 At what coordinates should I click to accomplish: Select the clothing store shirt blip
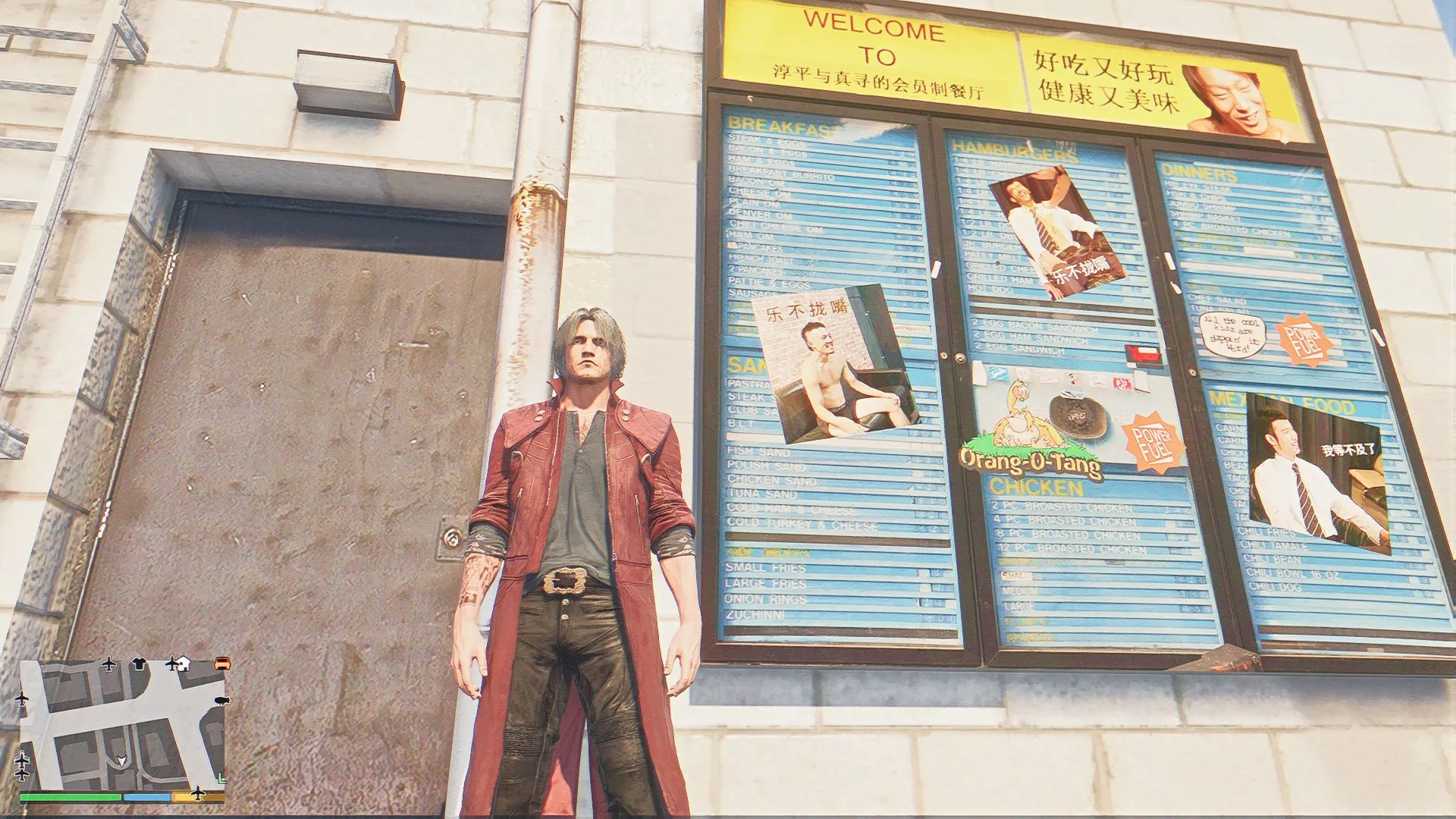point(138,664)
